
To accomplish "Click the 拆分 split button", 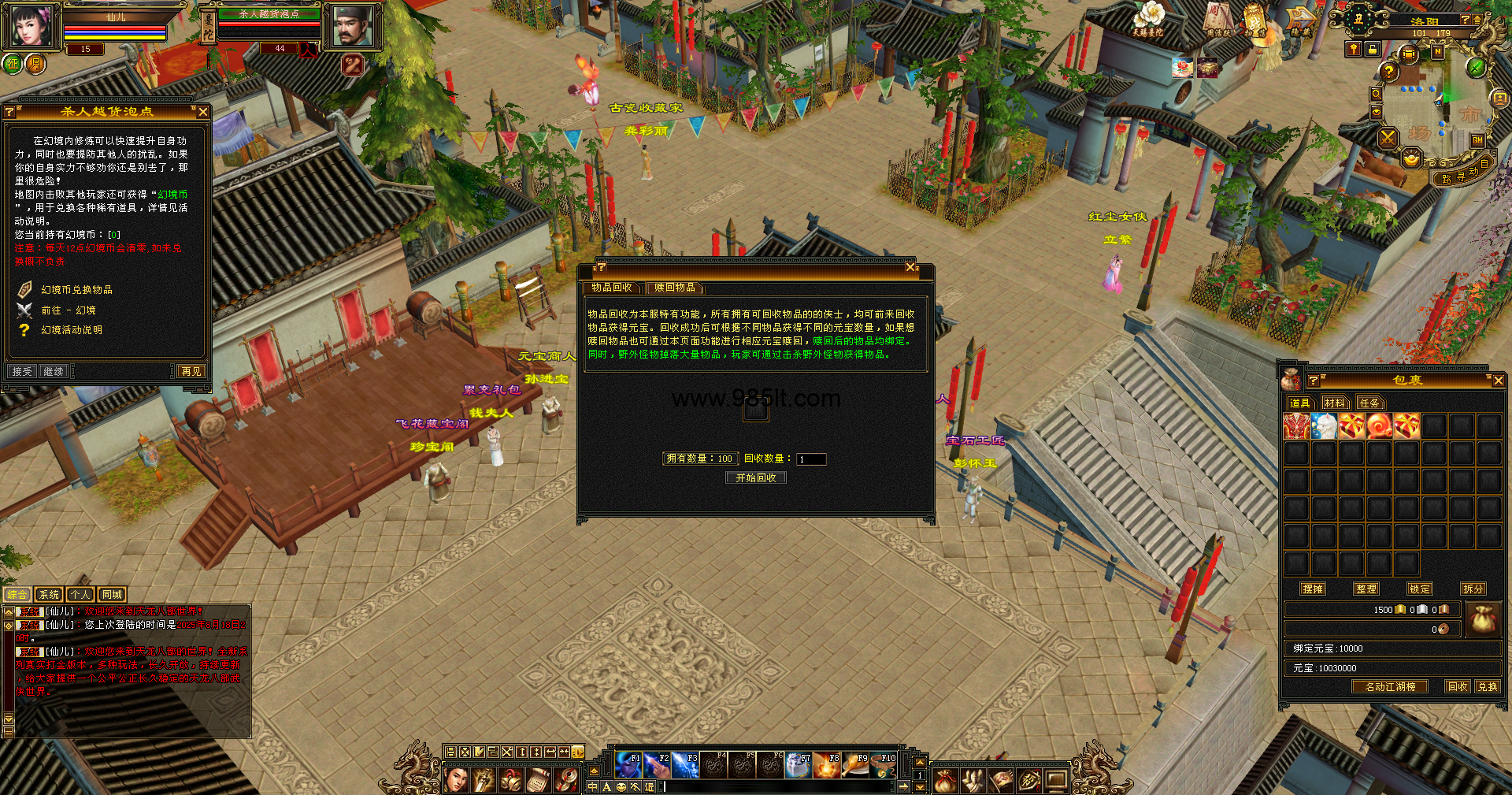I will click(1473, 589).
